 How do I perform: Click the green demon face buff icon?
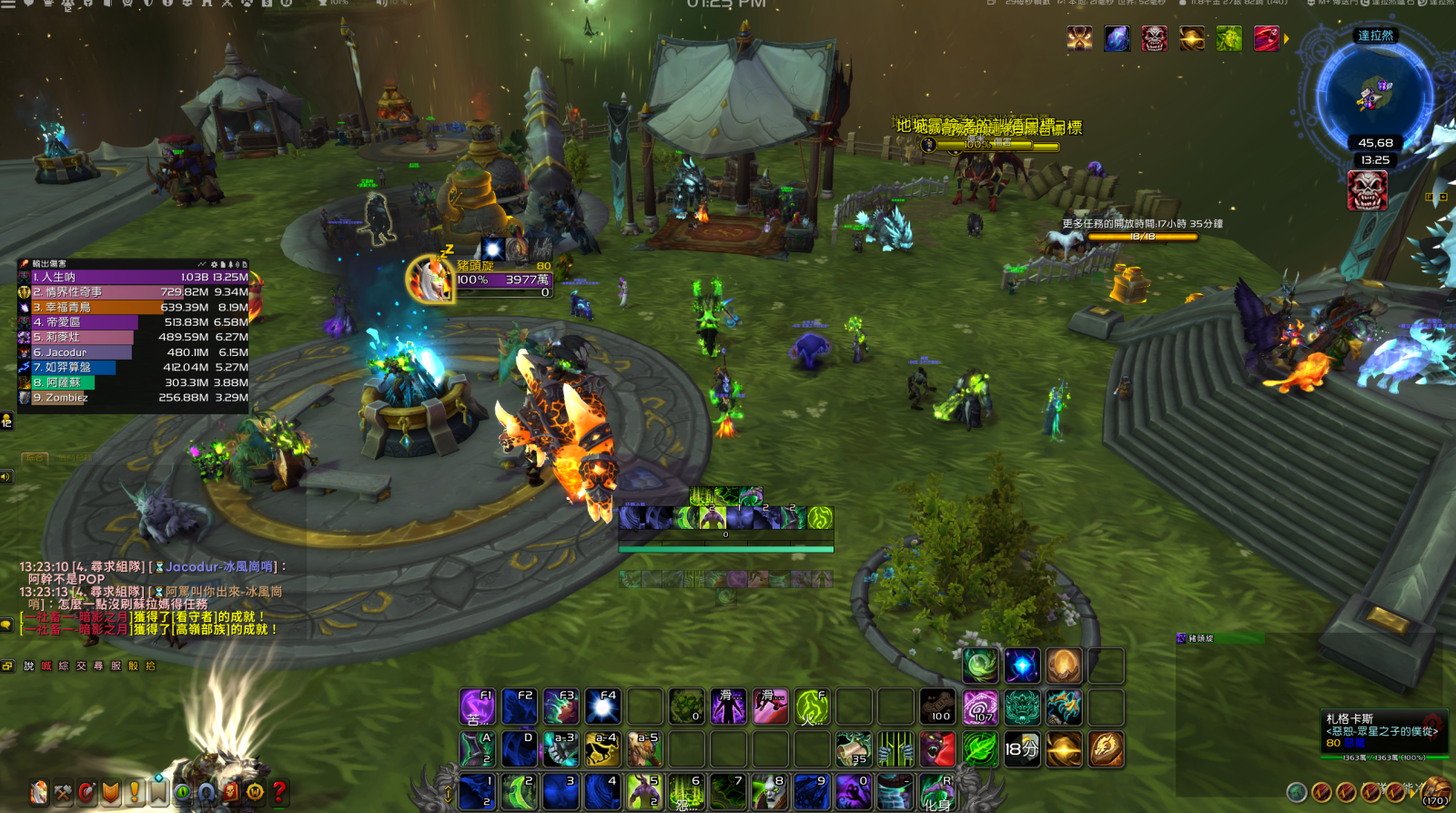1228,38
